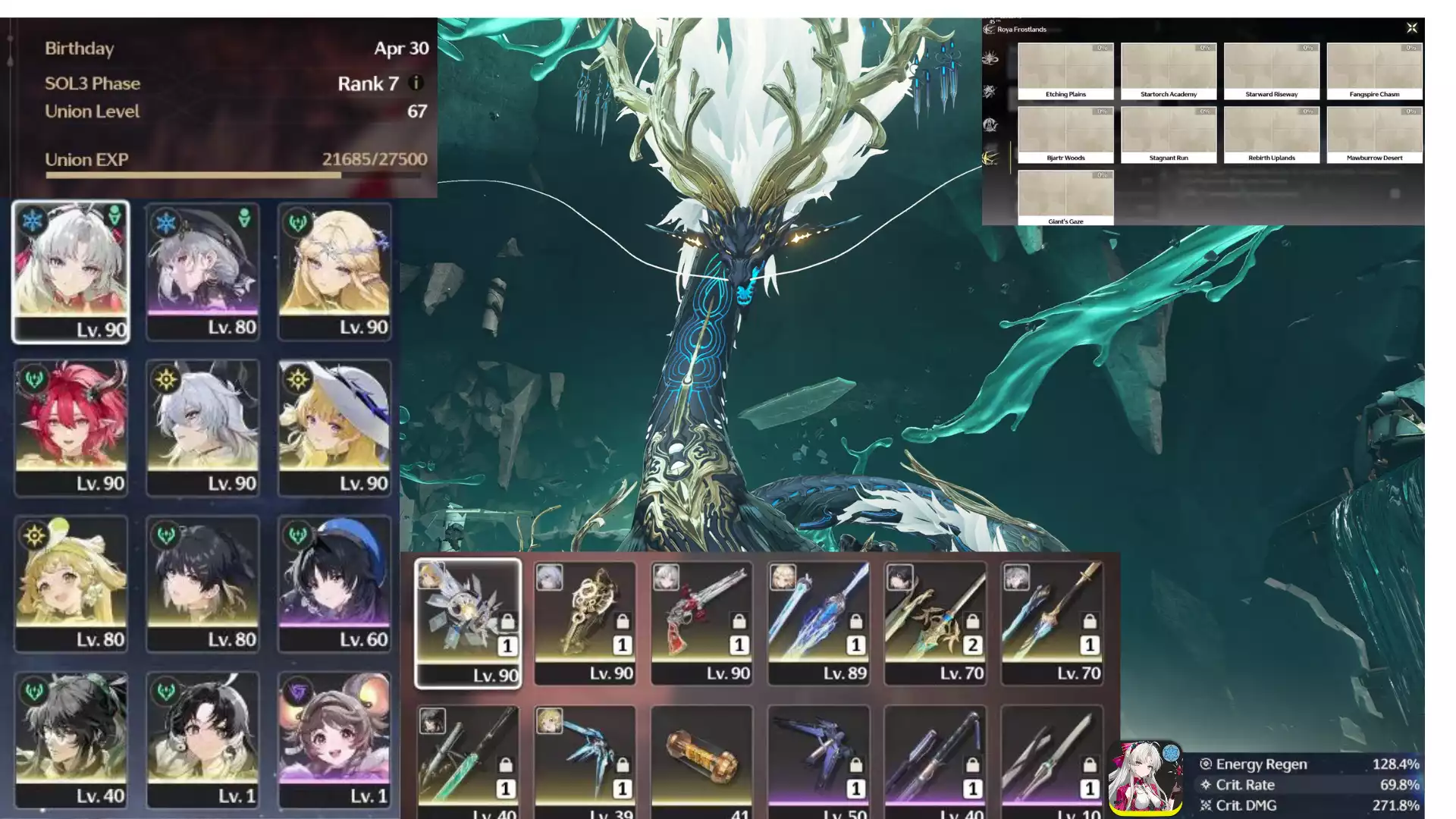The image size is (1456, 819).
Task: Select the dark-haired Lv. 40 character
Action: 71,740
